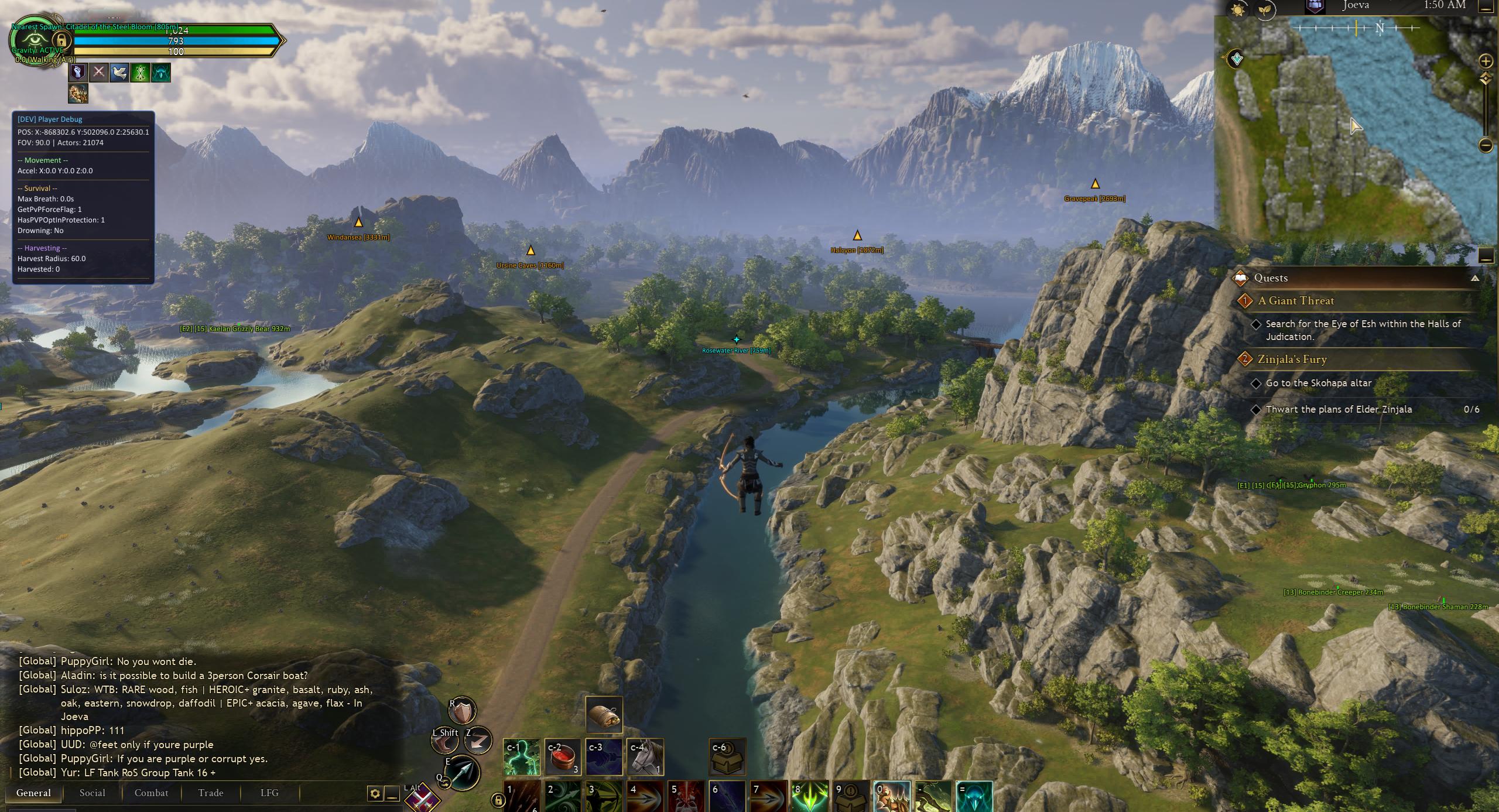
Task: Collapse the Quests panel with its chevron
Action: (1476, 277)
